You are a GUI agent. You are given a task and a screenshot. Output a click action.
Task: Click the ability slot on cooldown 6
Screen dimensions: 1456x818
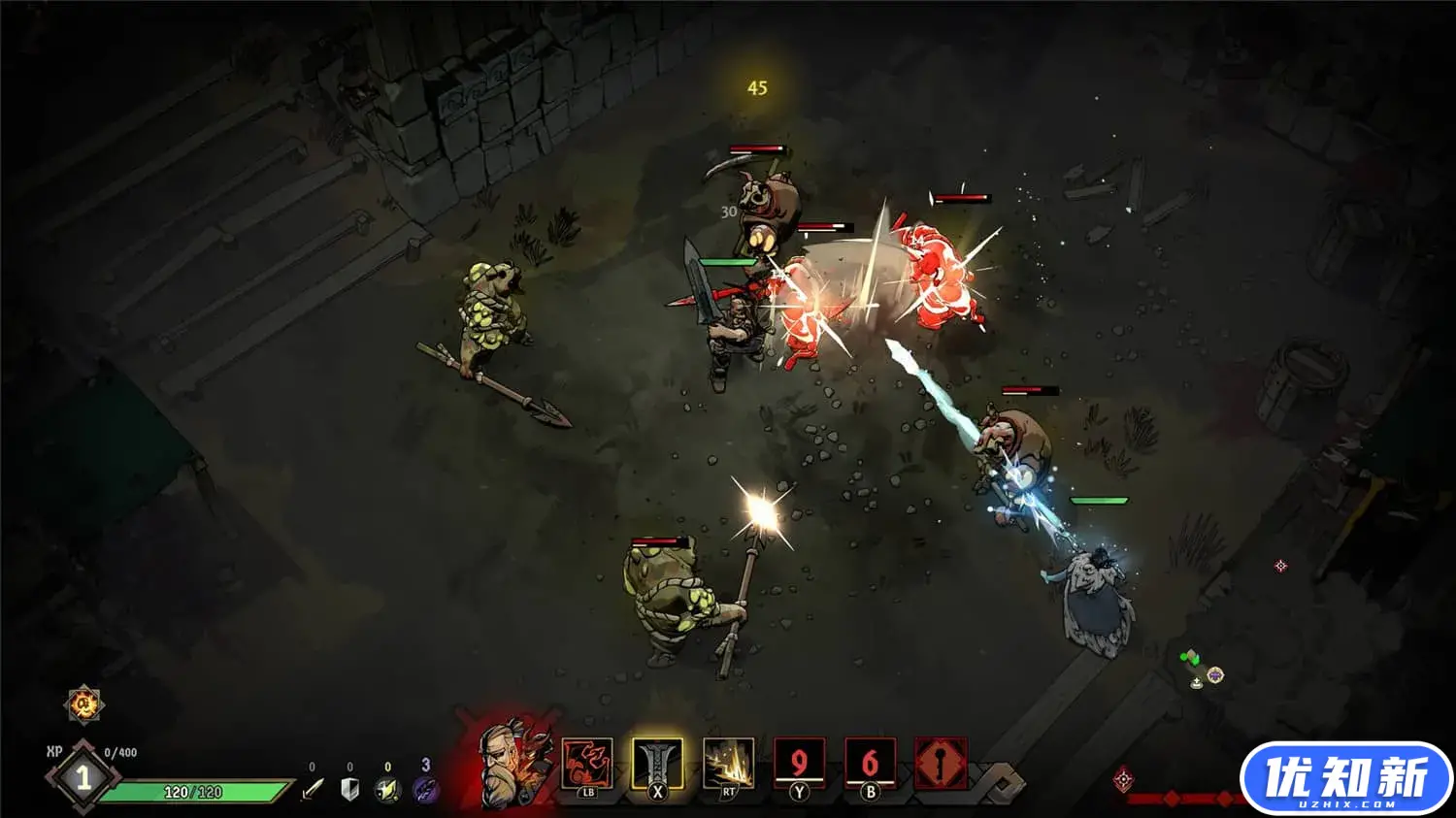pyautogui.click(x=869, y=764)
